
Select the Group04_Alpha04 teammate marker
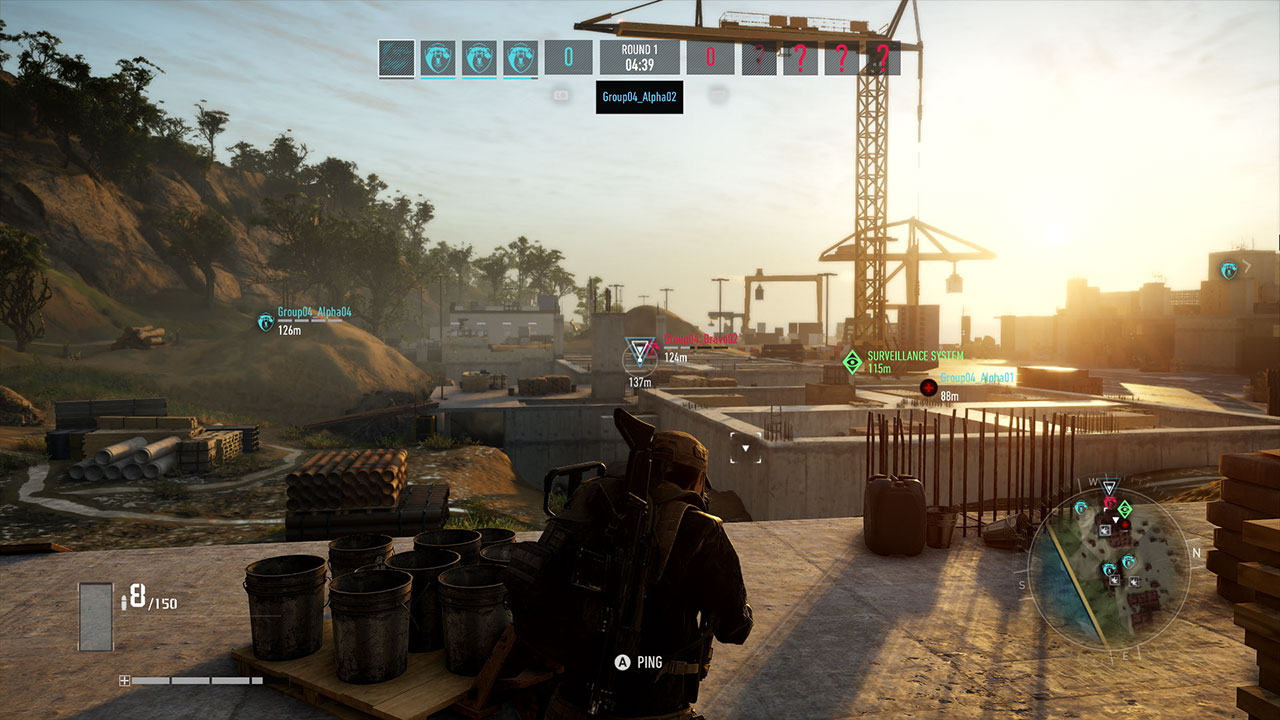264,322
